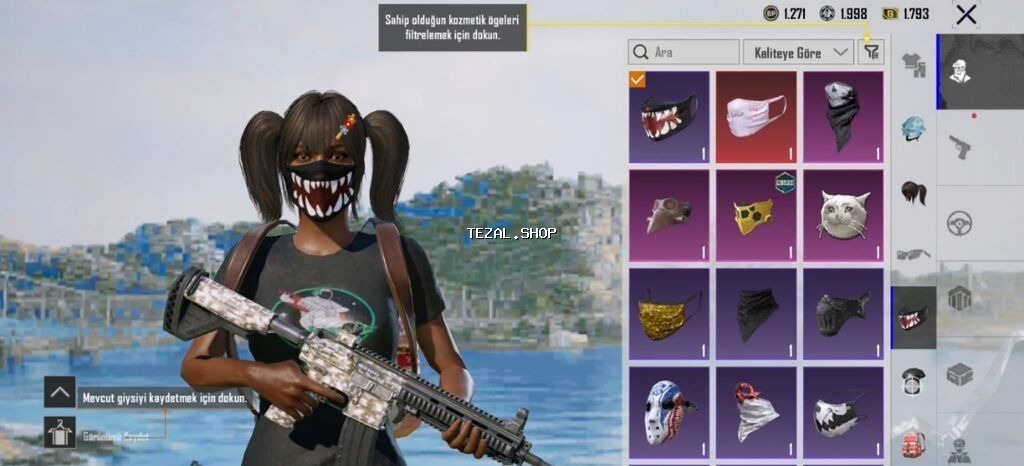The width and height of the screenshot is (1024, 466).
Task: Show the ponytail hairstyle category
Action: 914,191
